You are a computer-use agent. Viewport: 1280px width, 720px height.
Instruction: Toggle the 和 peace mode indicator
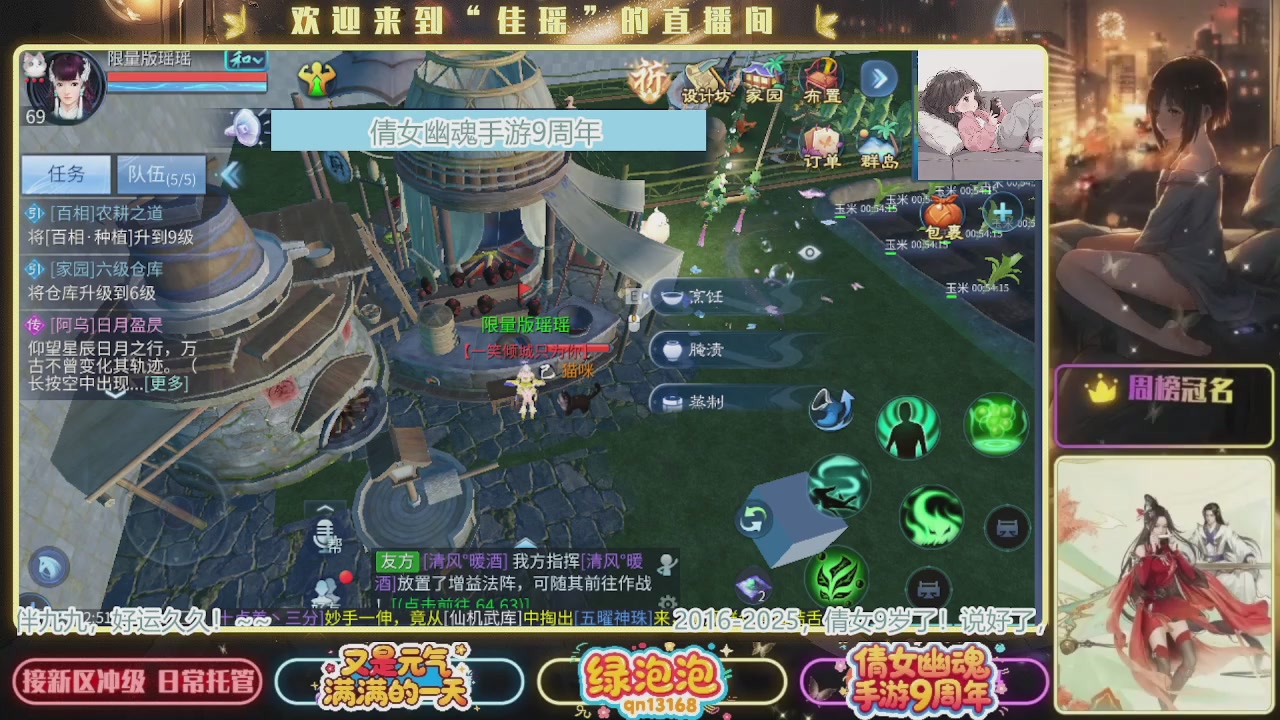tap(237, 60)
